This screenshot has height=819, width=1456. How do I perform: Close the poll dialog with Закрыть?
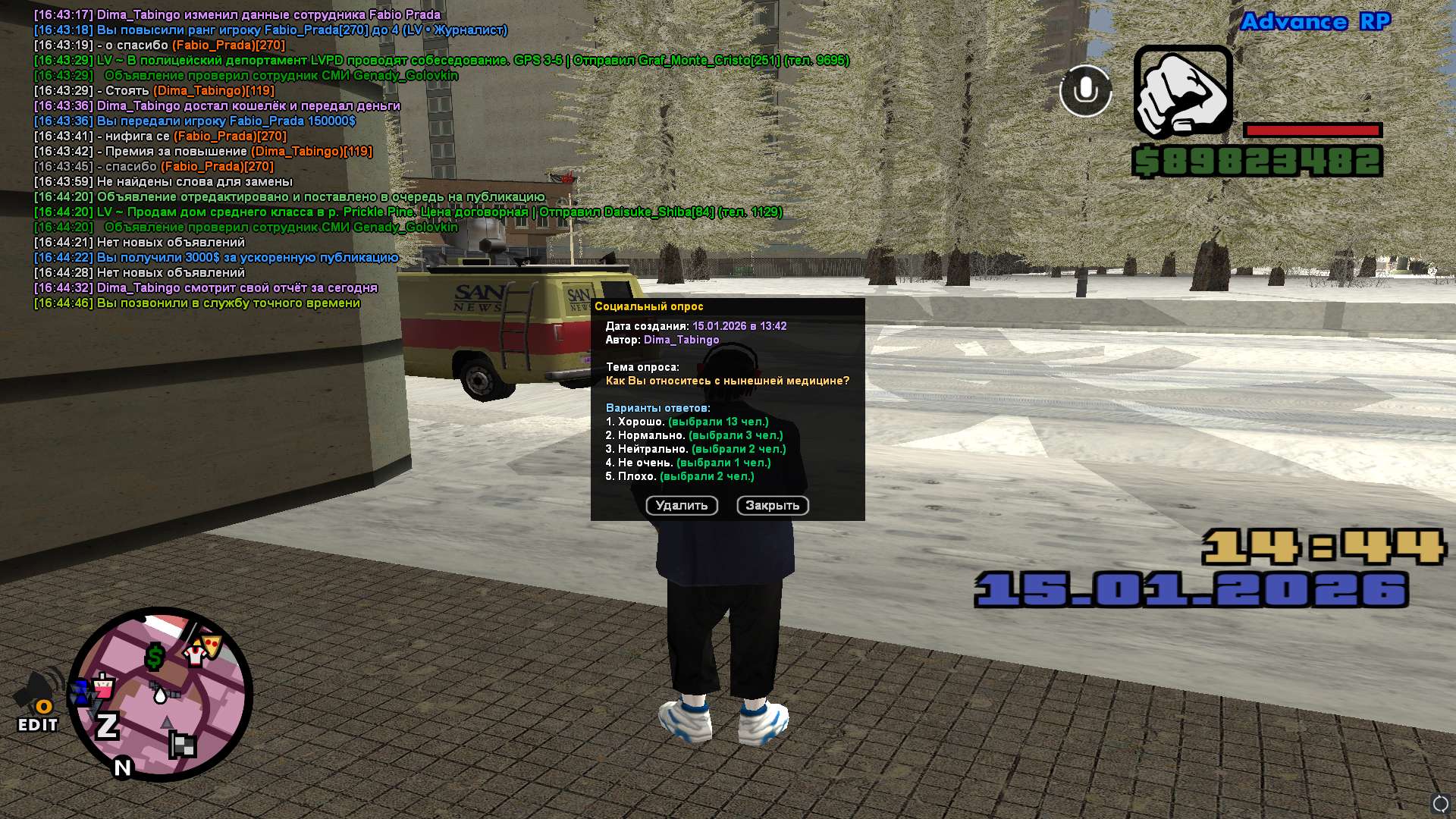point(772,506)
